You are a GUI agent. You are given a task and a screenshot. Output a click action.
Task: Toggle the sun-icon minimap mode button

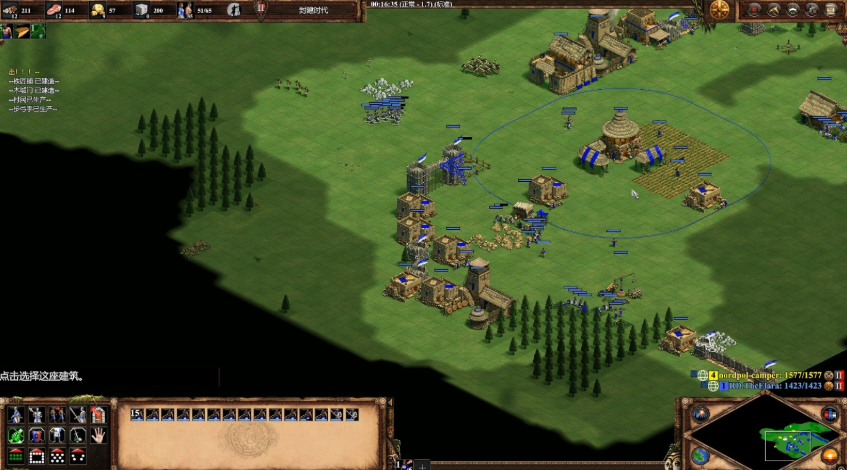click(x=832, y=457)
